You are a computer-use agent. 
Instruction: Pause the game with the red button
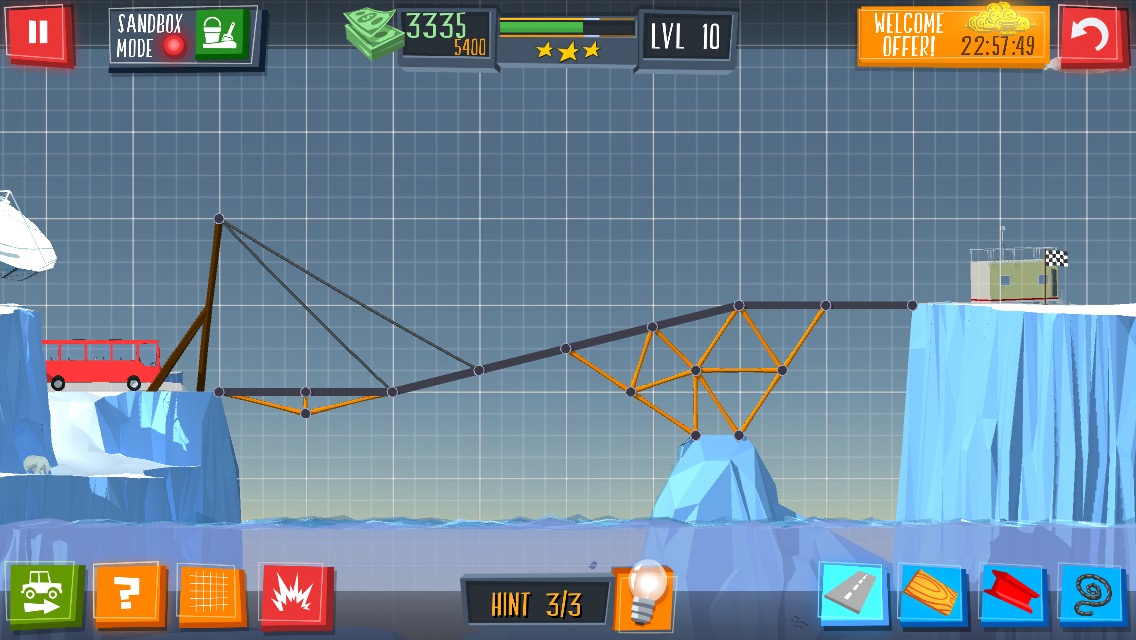tap(38, 33)
